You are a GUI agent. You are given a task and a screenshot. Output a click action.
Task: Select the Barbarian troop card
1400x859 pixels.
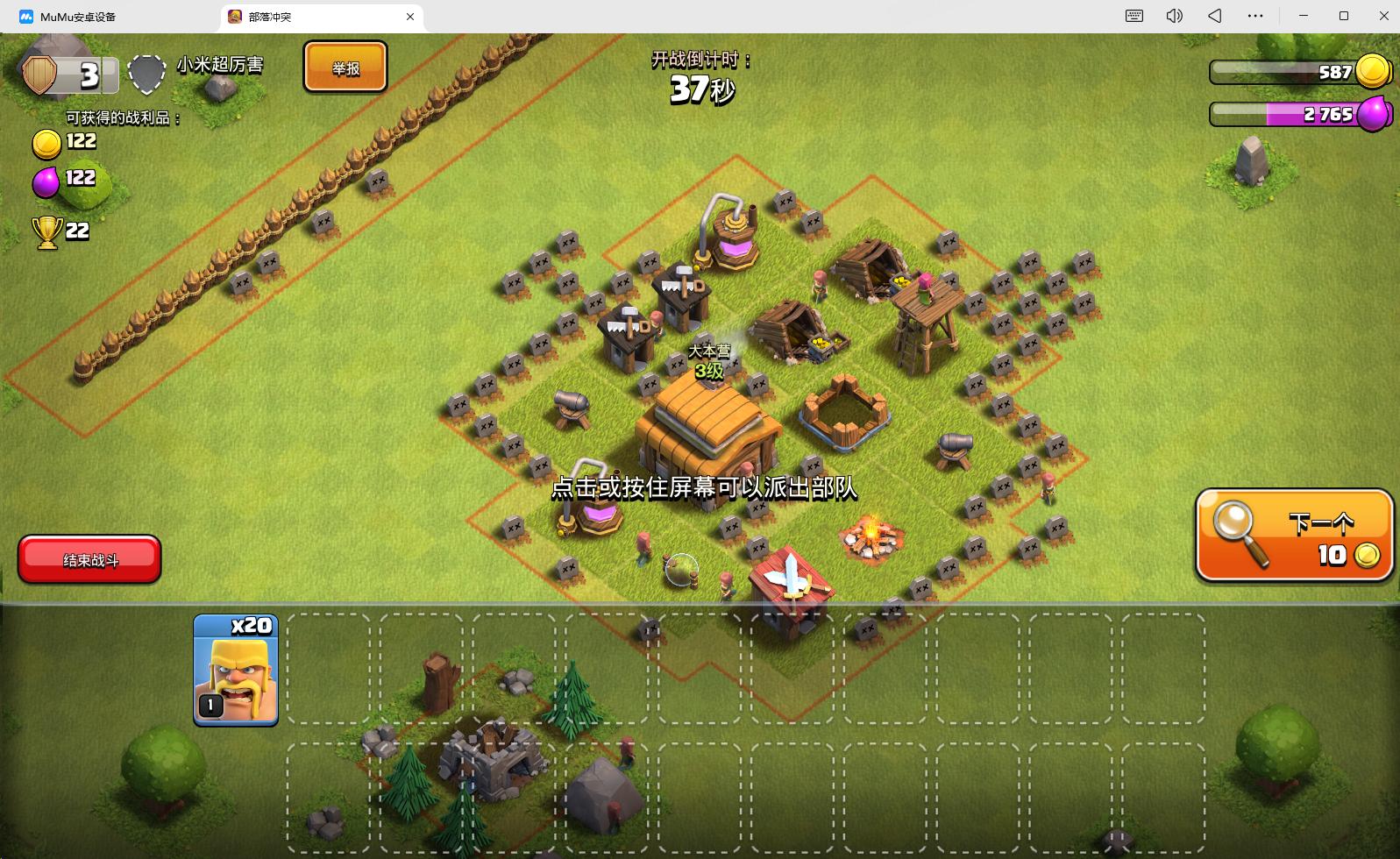point(235,670)
